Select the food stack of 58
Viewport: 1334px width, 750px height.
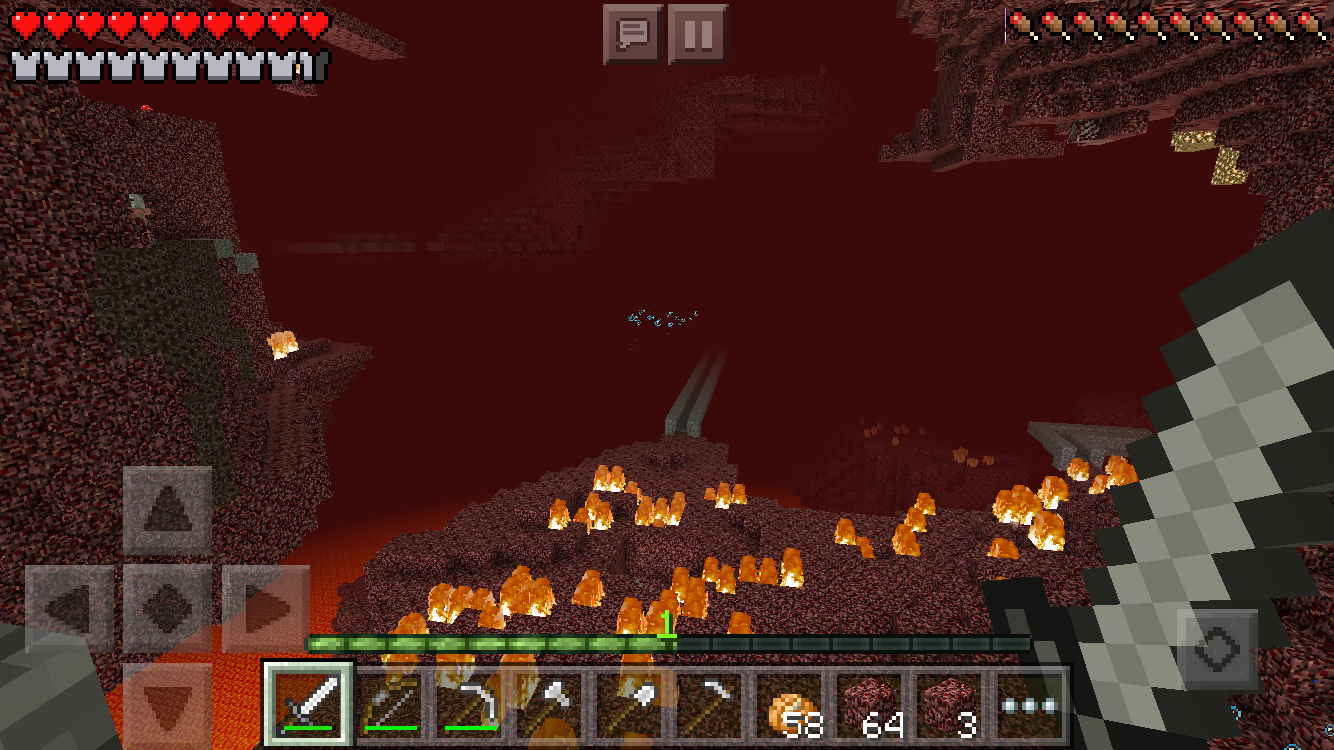coord(795,704)
